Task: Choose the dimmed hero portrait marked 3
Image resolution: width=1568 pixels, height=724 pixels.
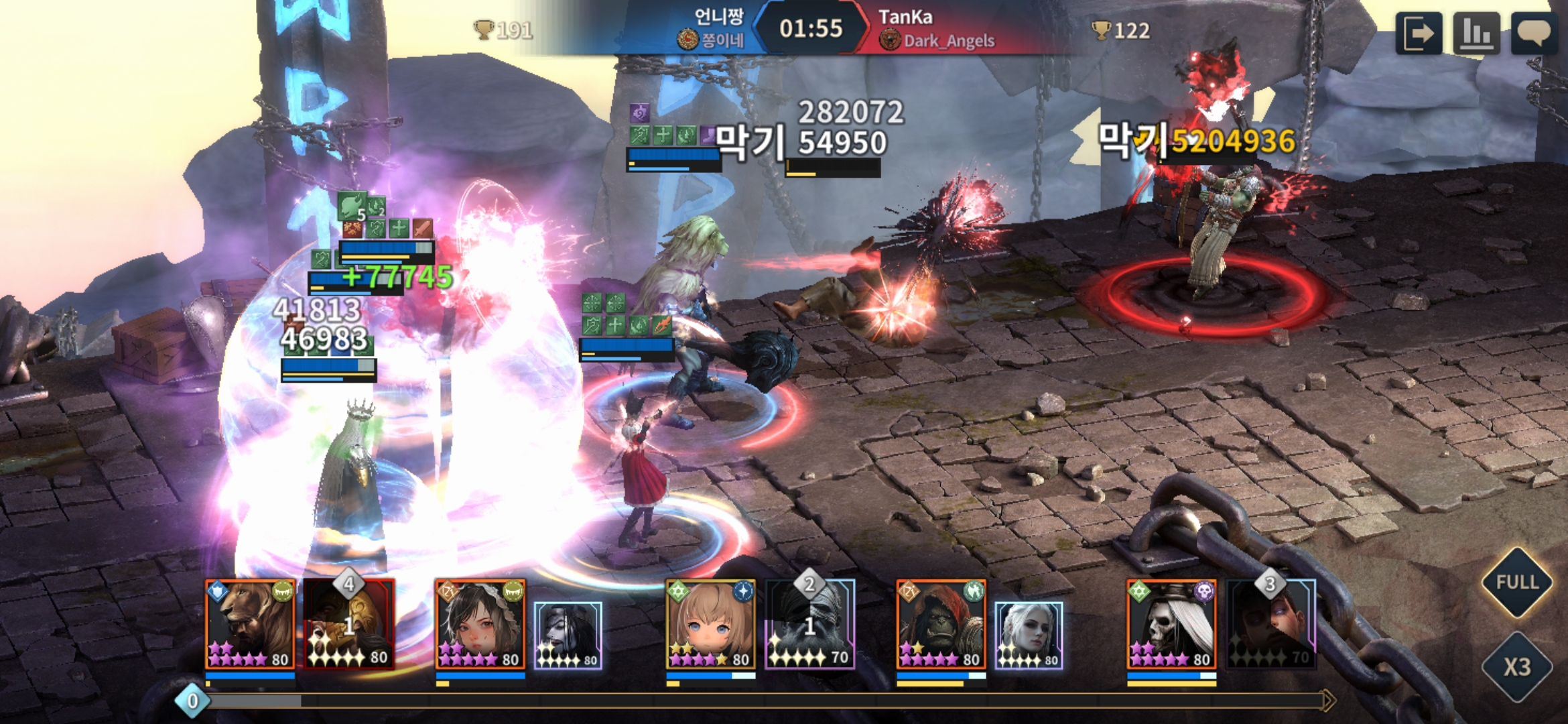Action: pos(1271,625)
